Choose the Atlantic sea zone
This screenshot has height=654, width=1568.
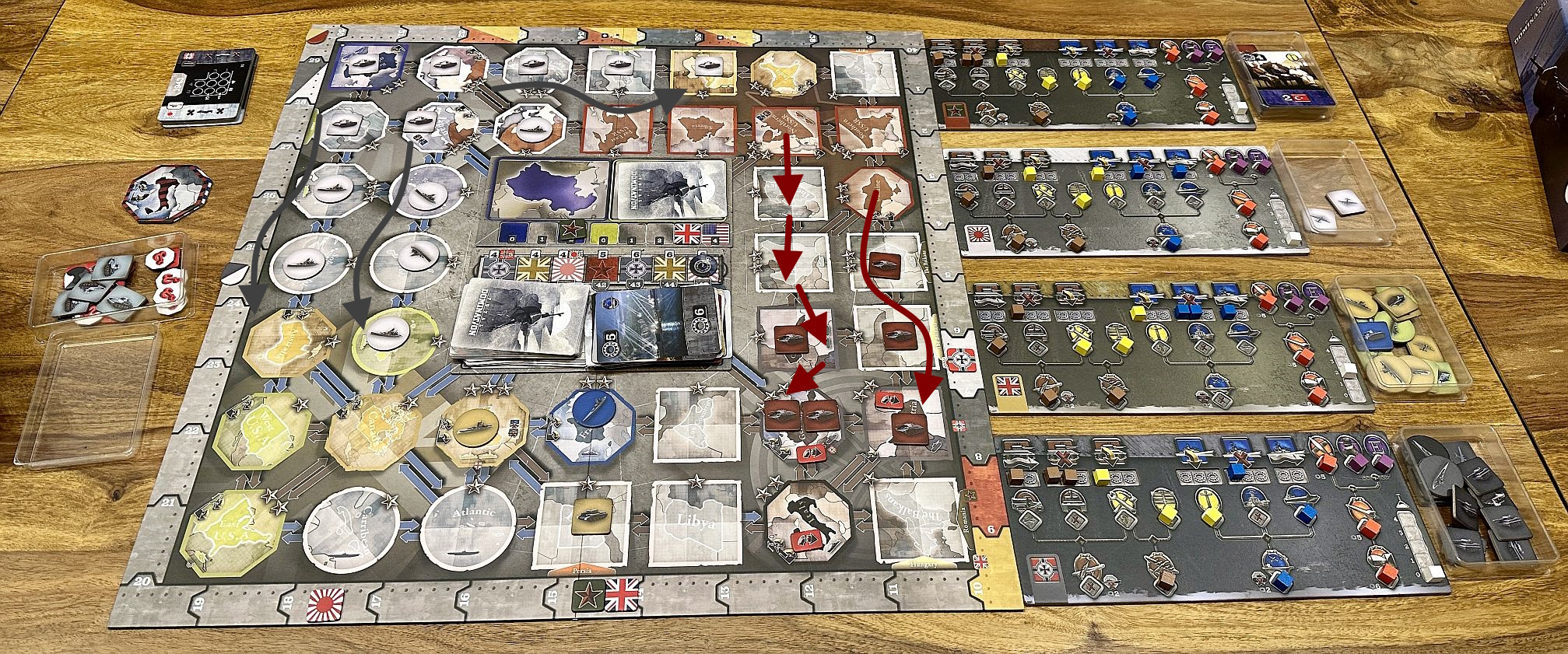tap(468, 523)
